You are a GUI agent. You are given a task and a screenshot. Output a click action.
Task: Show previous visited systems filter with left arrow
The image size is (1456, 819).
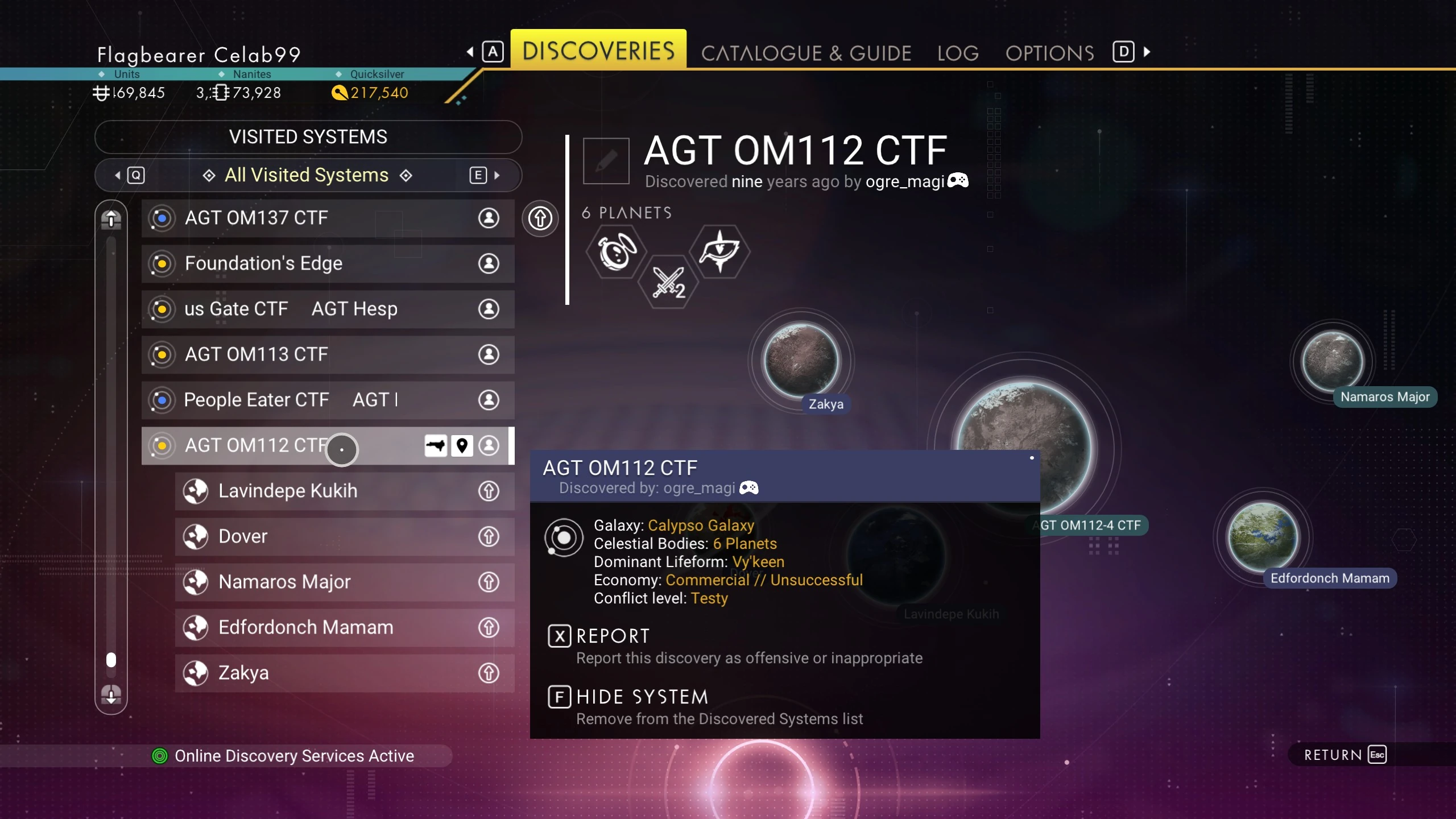point(118,175)
